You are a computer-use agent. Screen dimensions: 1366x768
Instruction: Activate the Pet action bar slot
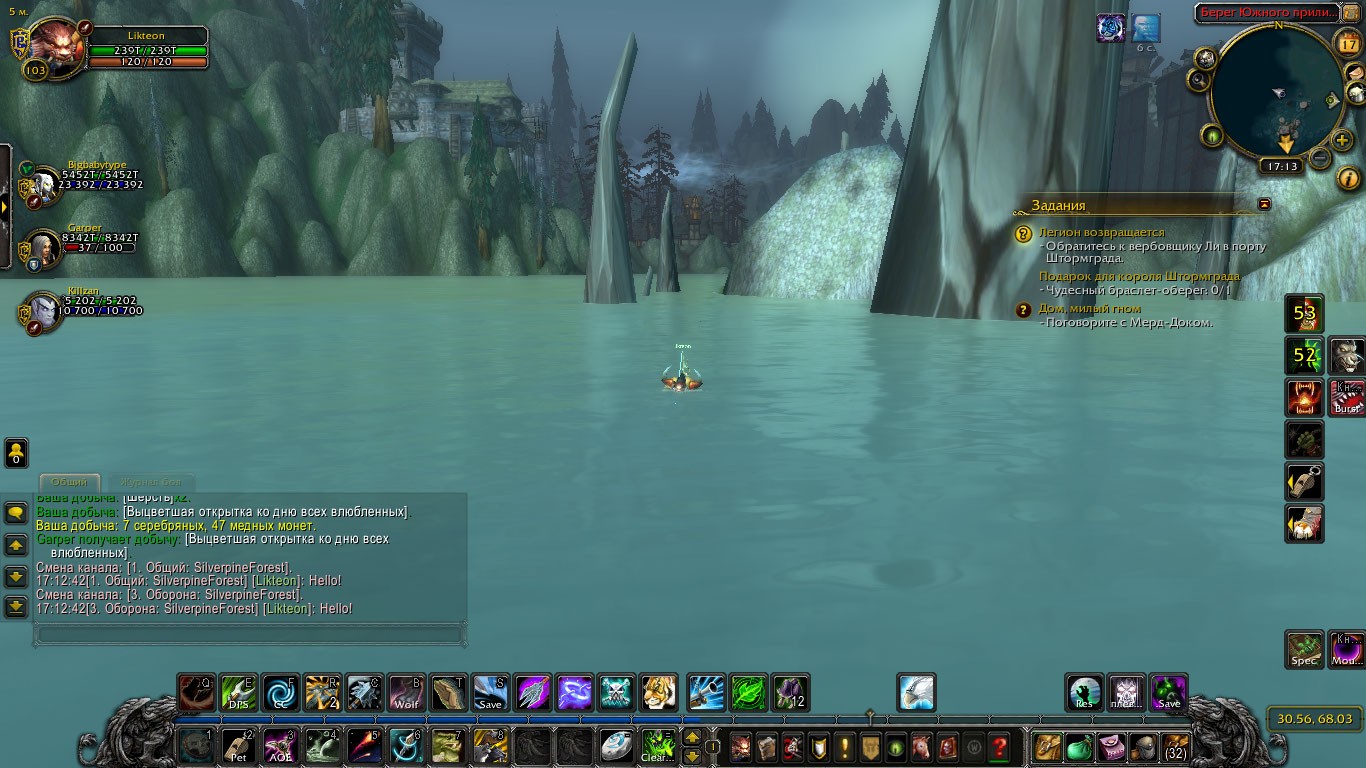[237, 746]
